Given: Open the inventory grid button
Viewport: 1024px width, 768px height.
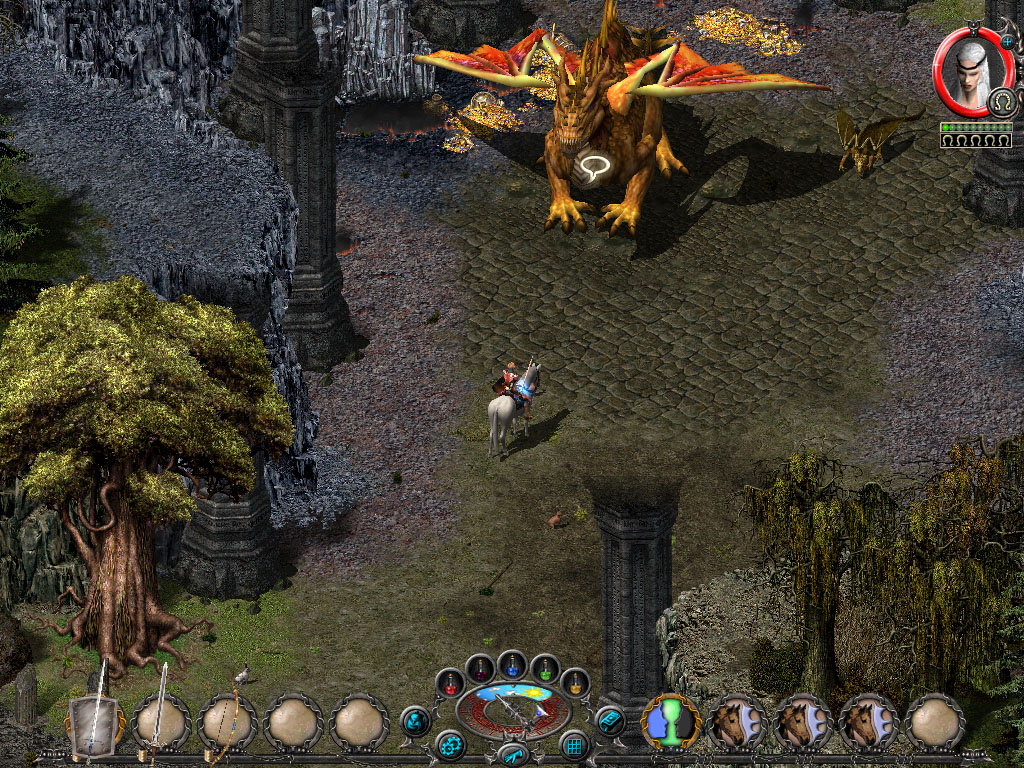Looking at the screenshot, I should [574, 745].
